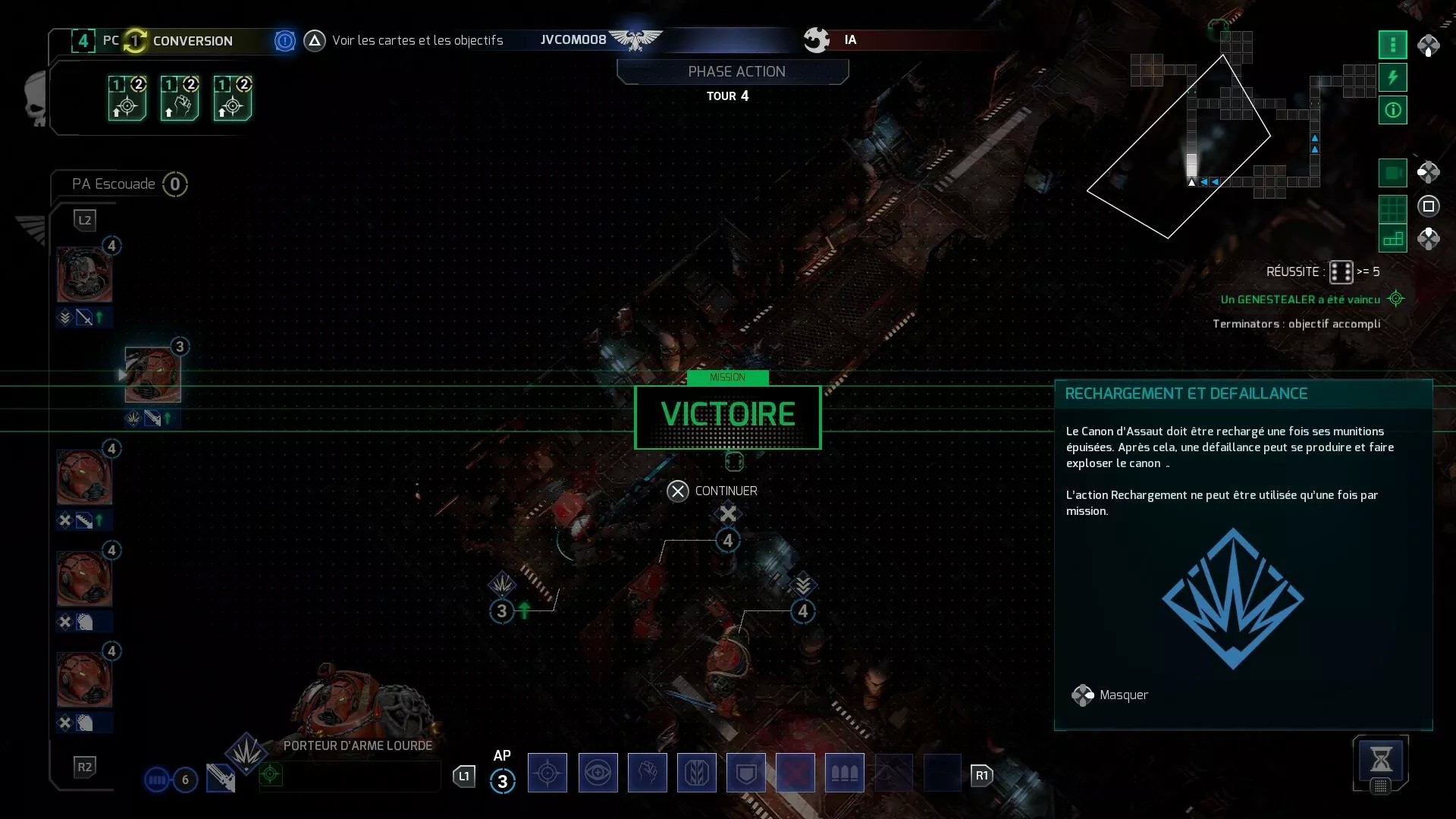Select the targeted shot action
Screen dimensions: 1456x819
(548, 773)
